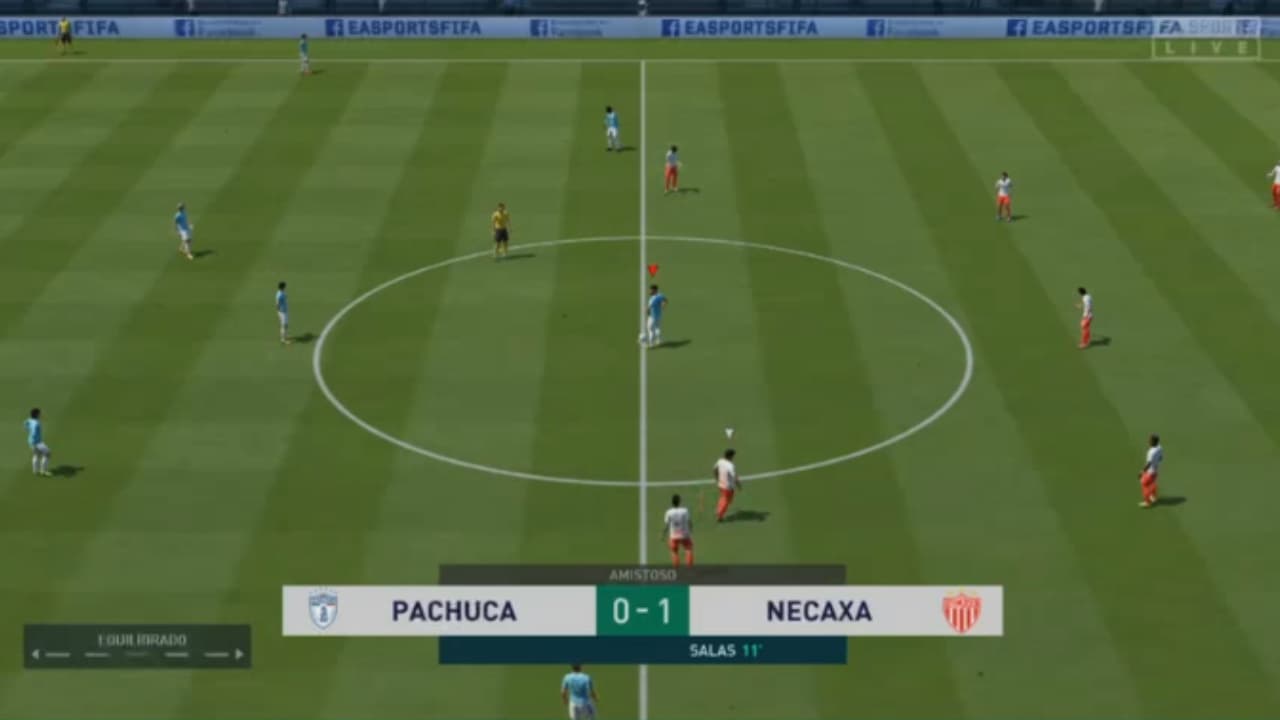This screenshot has height=720, width=1280.
Task: Click the white marker above the Necaxa player
Action: (x=728, y=432)
